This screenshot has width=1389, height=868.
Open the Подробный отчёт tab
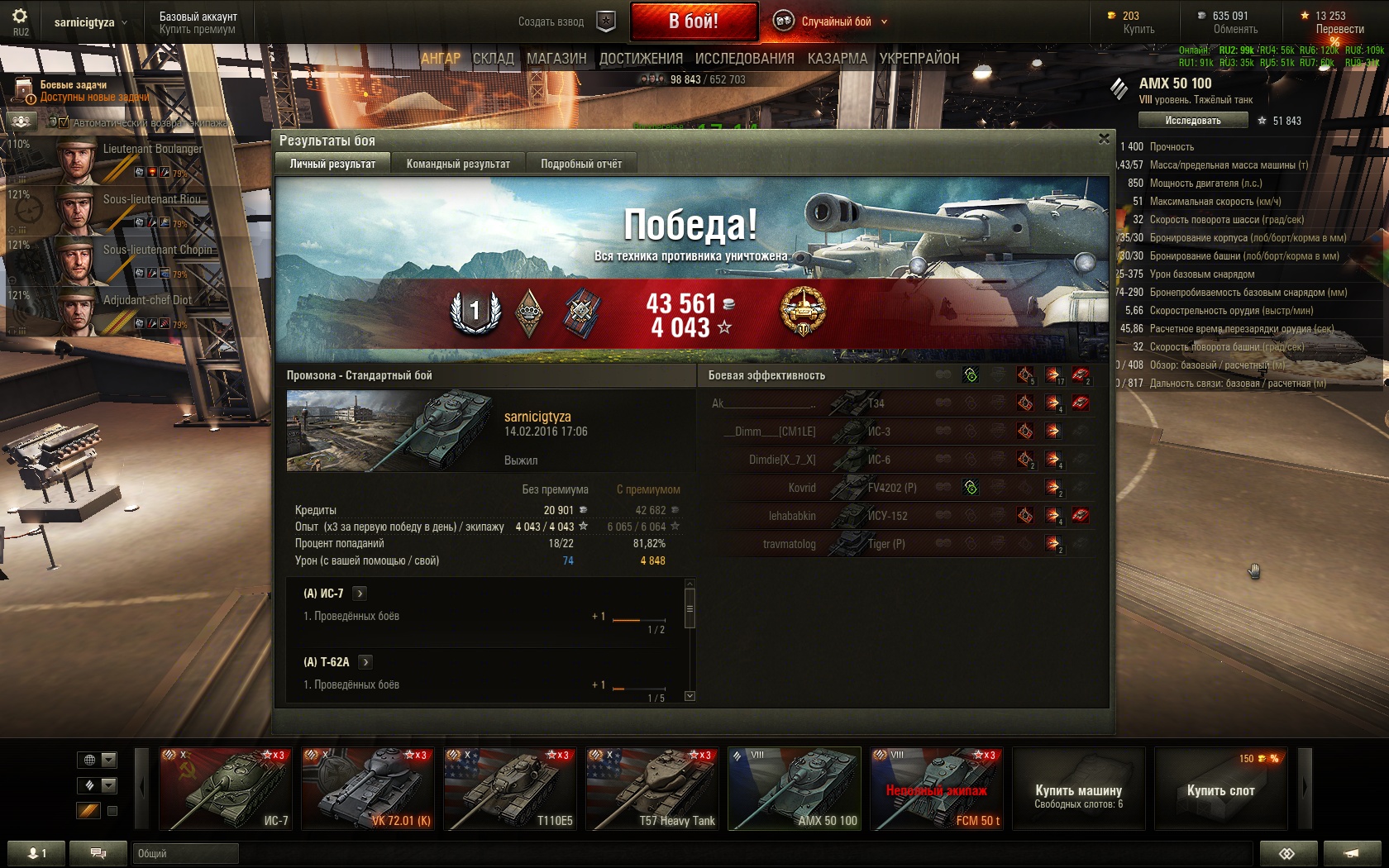click(x=581, y=164)
